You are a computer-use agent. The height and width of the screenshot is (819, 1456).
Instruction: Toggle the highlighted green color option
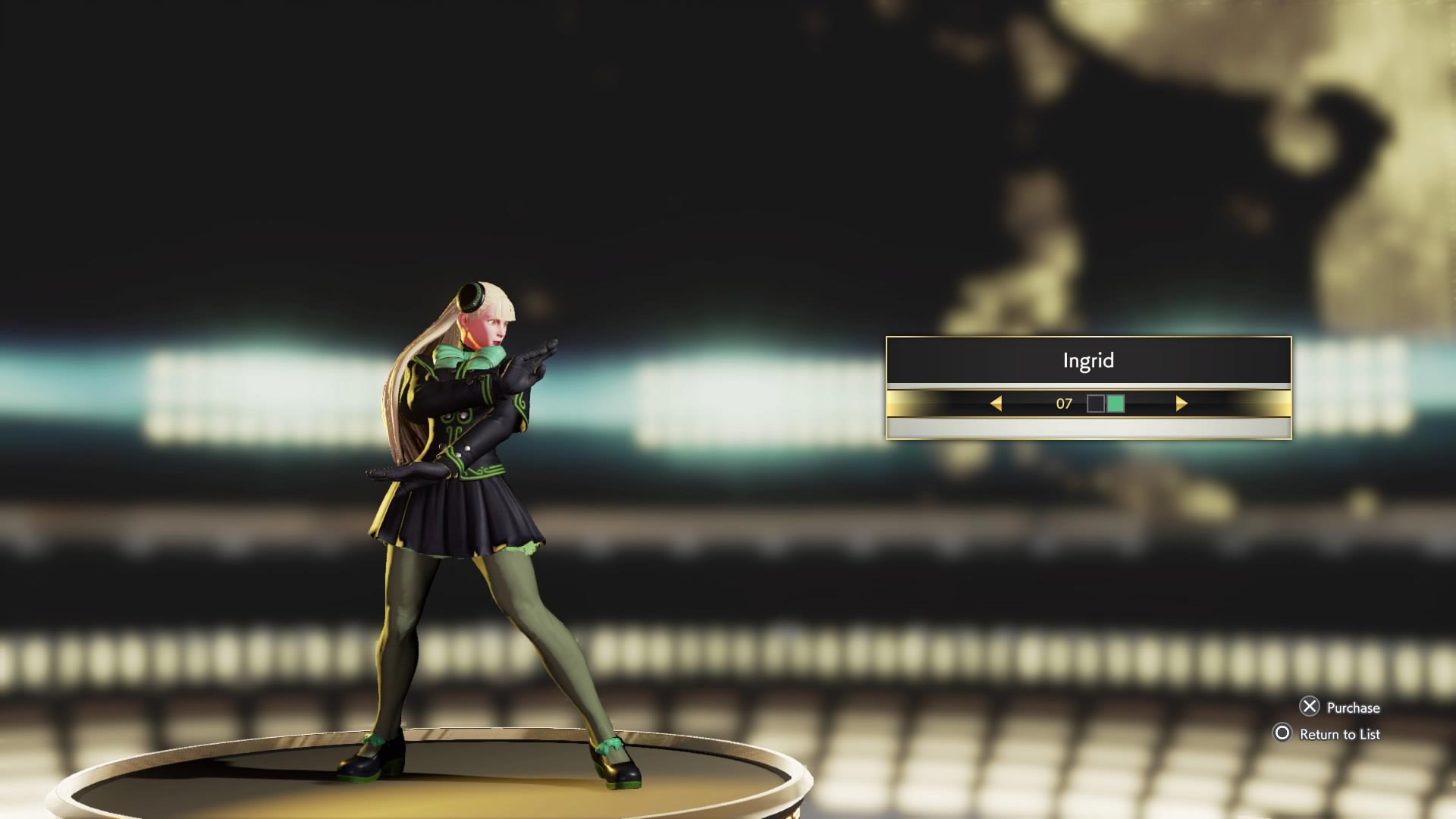[x=1114, y=404]
